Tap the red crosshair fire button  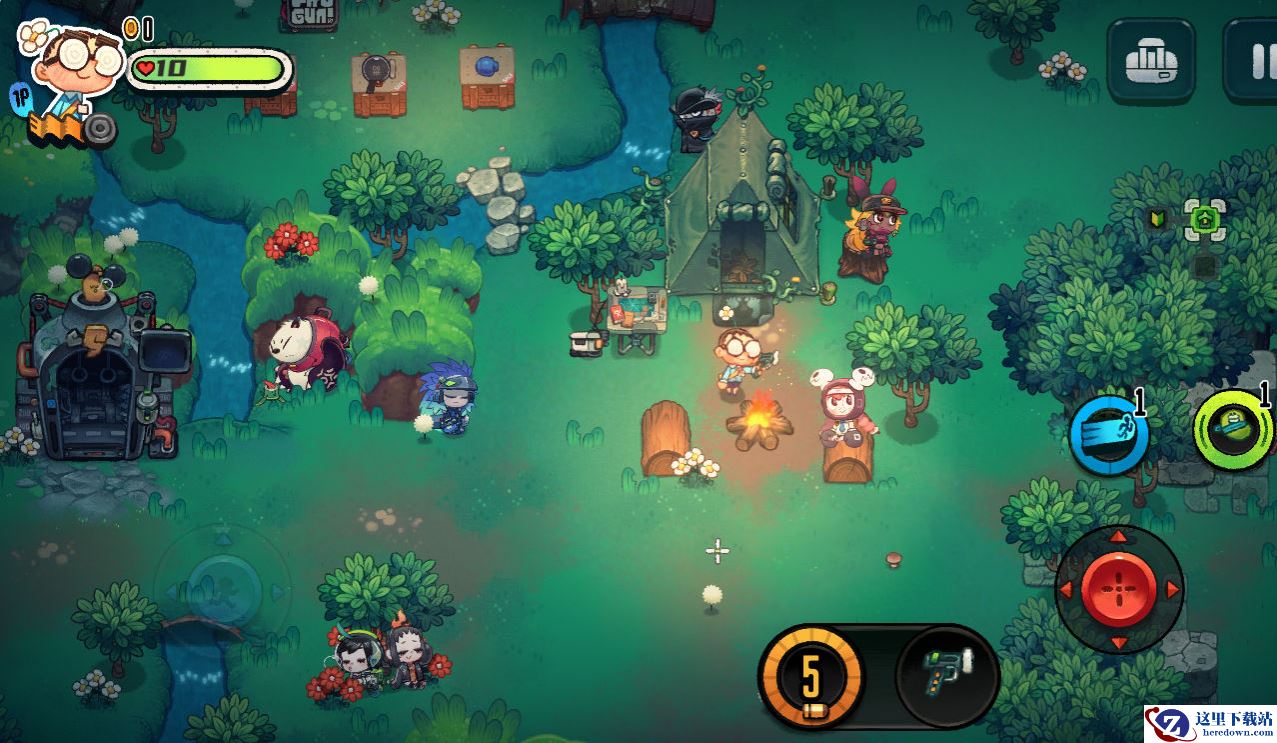[x=1118, y=589]
